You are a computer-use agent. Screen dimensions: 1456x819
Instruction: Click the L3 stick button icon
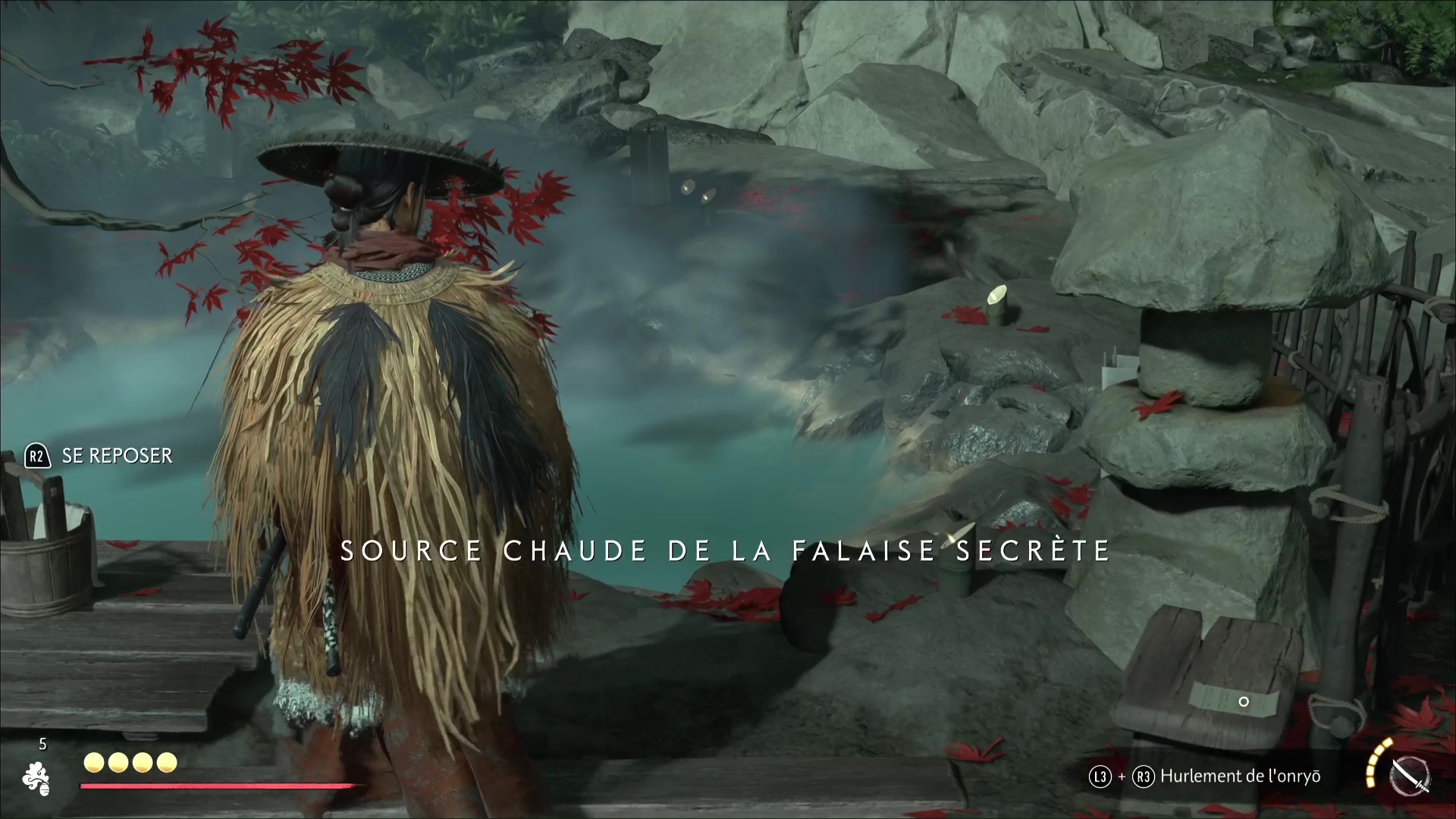click(1100, 776)
